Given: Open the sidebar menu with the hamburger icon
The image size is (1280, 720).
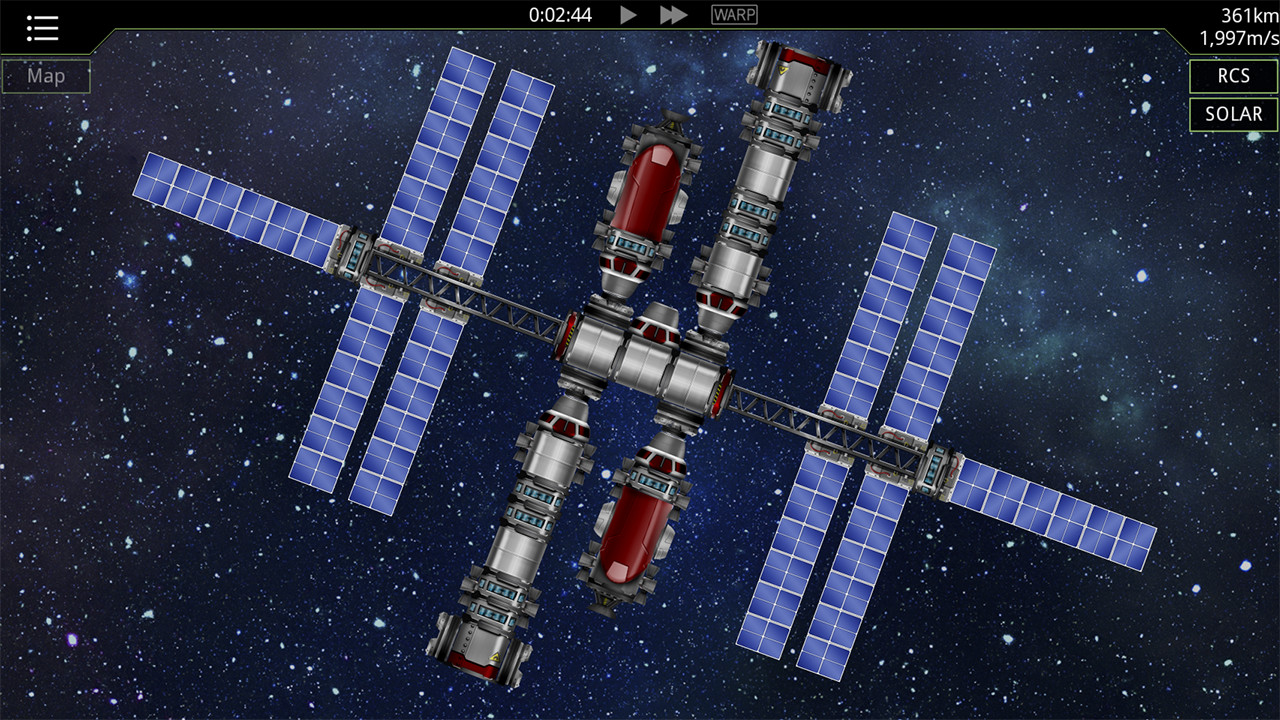Looking at the screenshot, I should pos(42,27).
